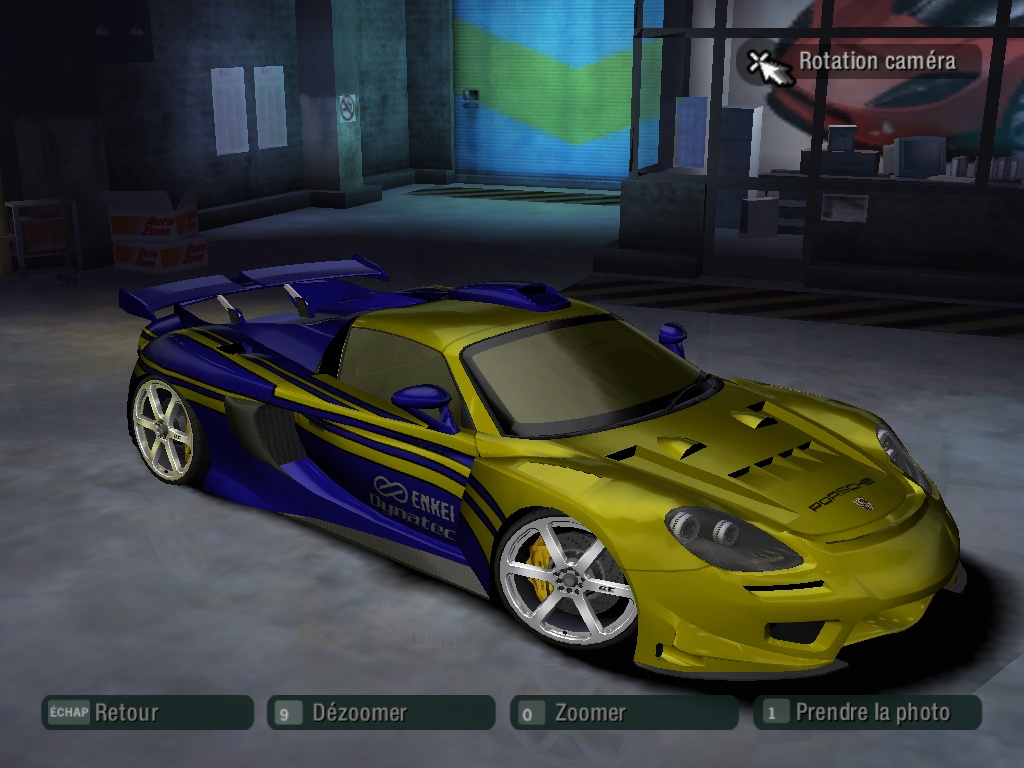The height and width of the screenshot is (768, 1024).
Task: Click the Retour button
Action: click(x=146, y=713)
